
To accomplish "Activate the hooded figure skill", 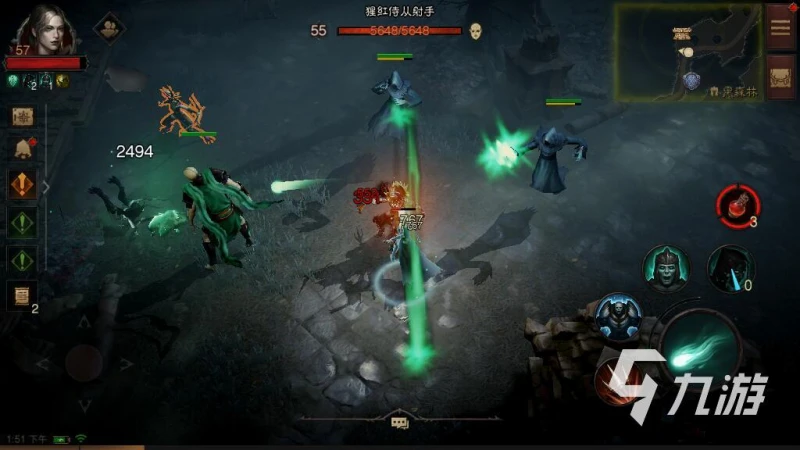I will [x=729, y=268].
